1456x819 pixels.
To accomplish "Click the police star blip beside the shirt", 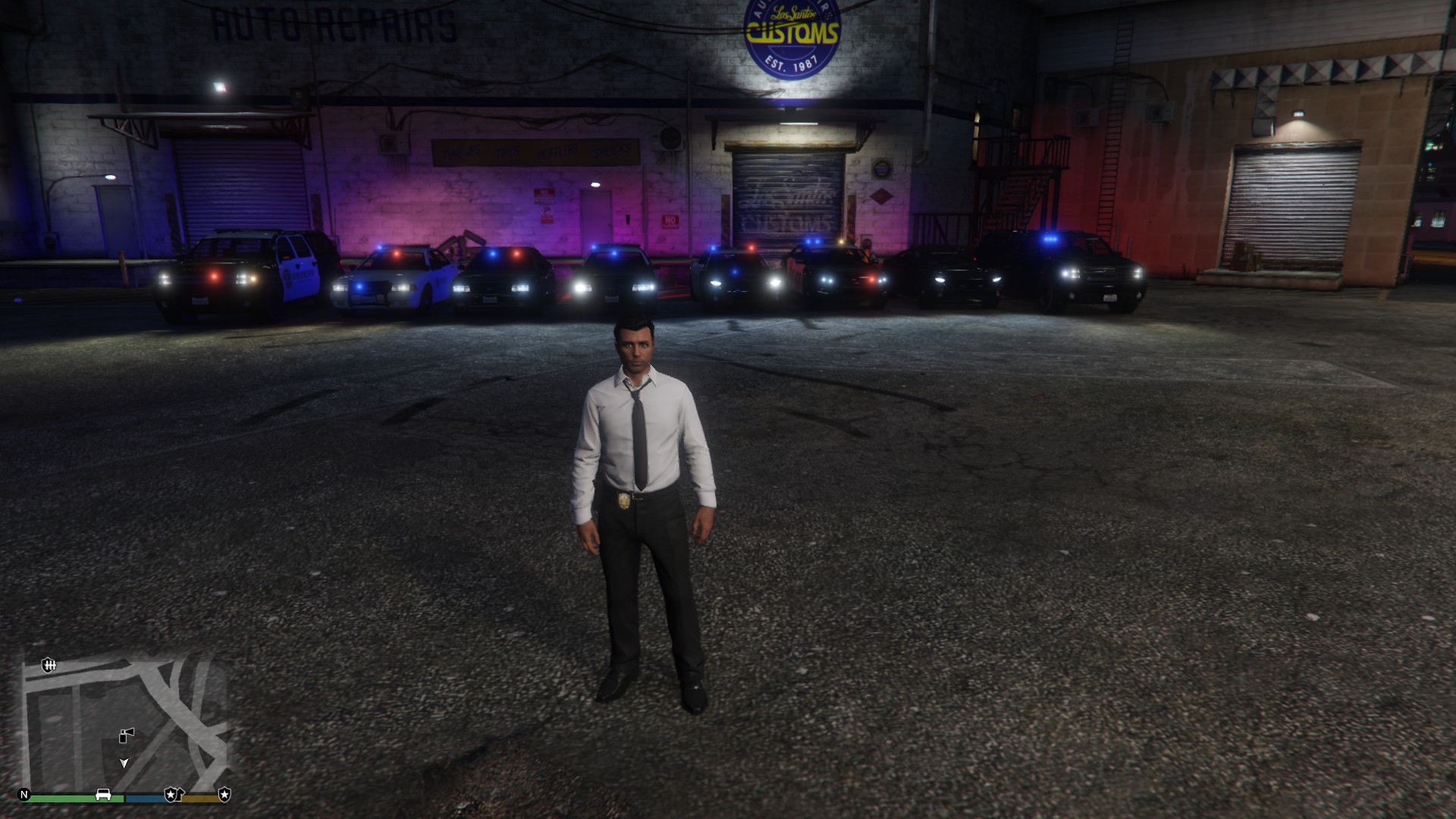I will coord(170,795).
